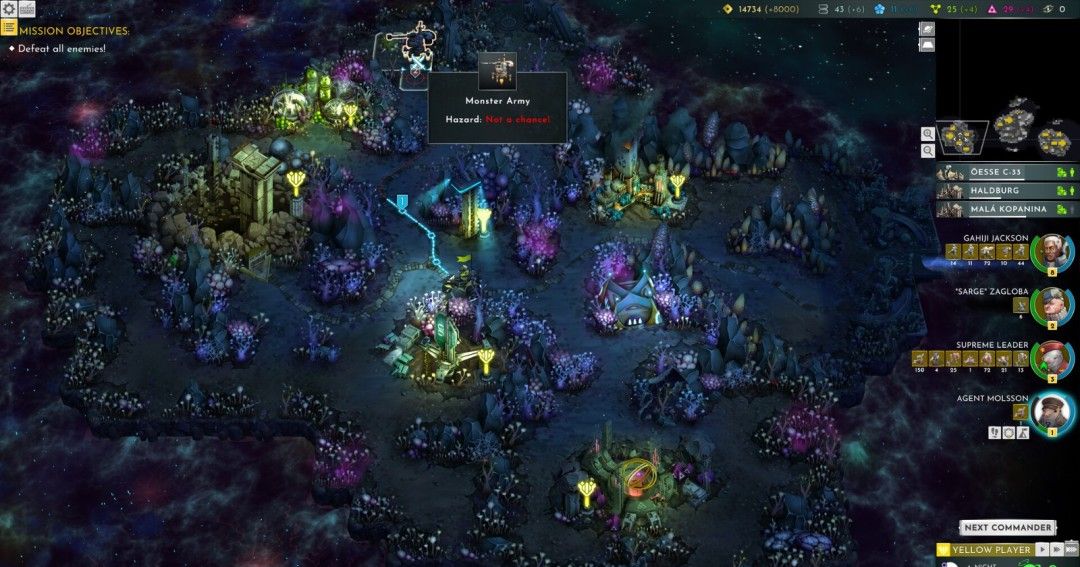Open the gear settings menu

point(9,9)
